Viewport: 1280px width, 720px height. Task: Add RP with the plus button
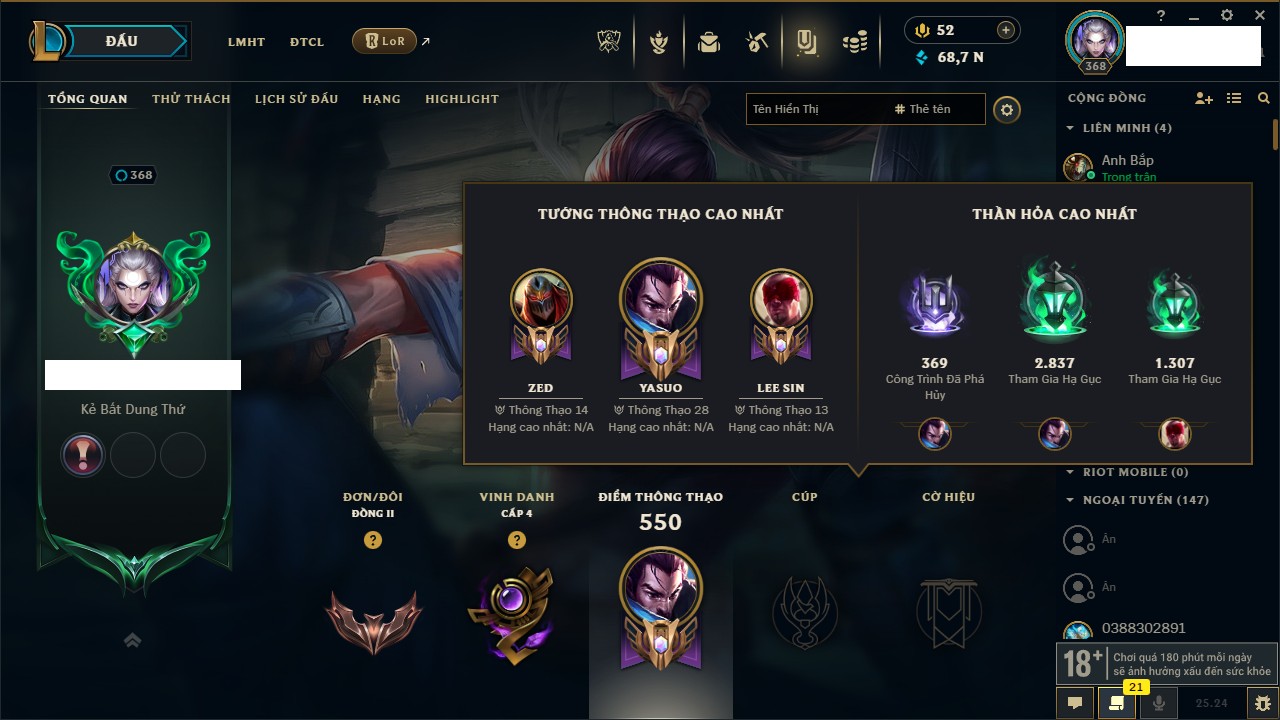[x=1006, y=30]
